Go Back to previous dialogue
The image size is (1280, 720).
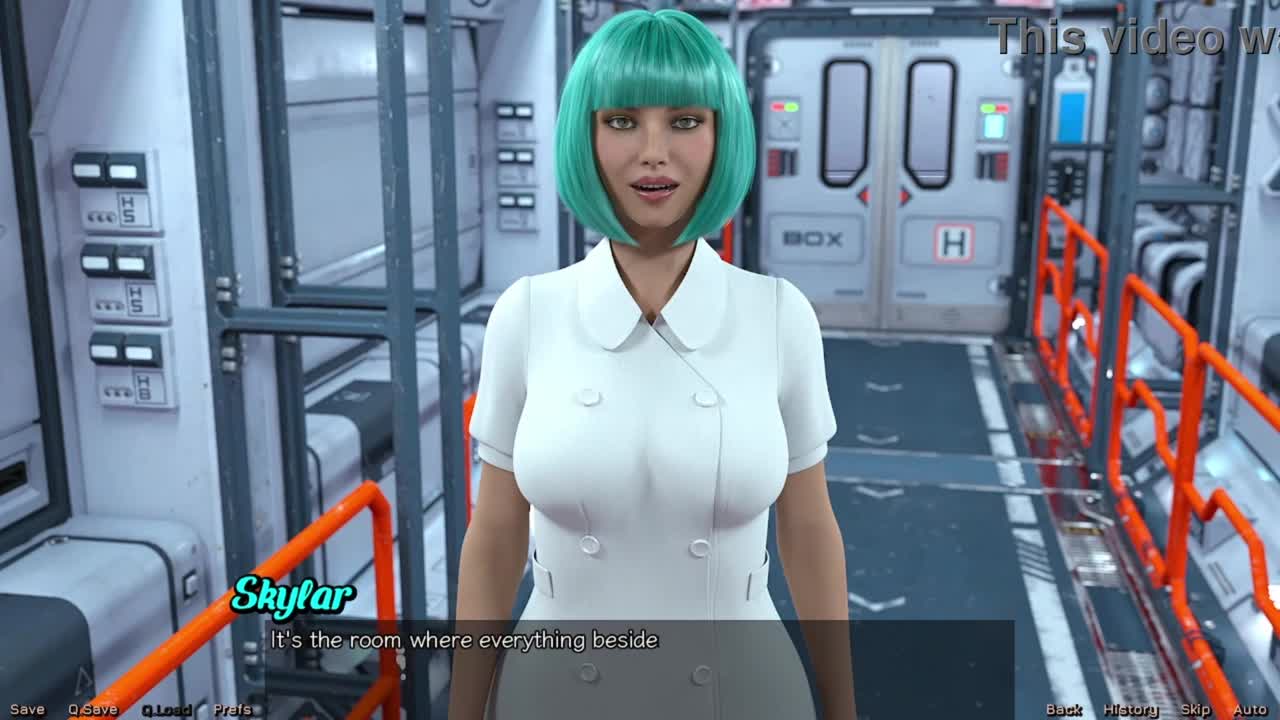1064,709
